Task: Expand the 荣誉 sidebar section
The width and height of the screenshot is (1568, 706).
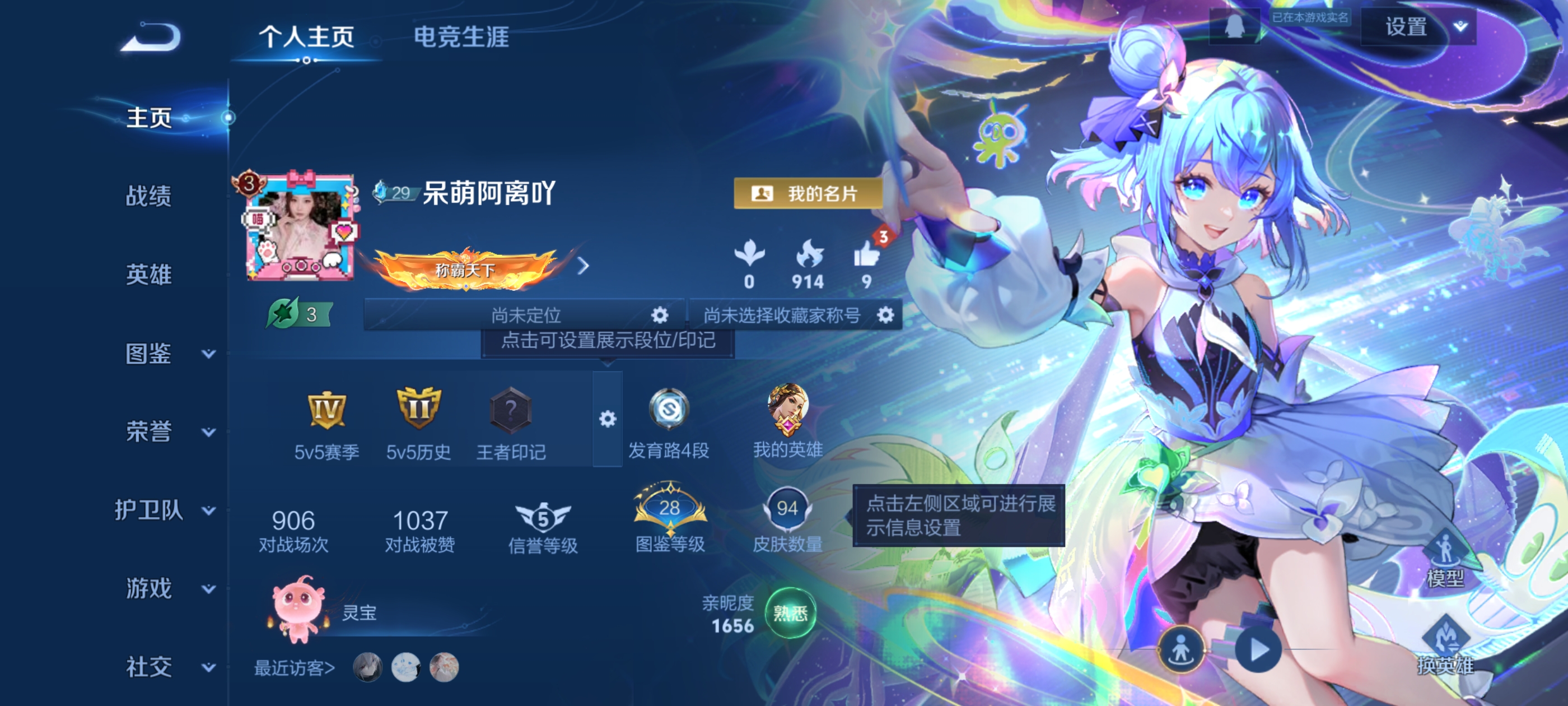Action: [x=148, y=432]
